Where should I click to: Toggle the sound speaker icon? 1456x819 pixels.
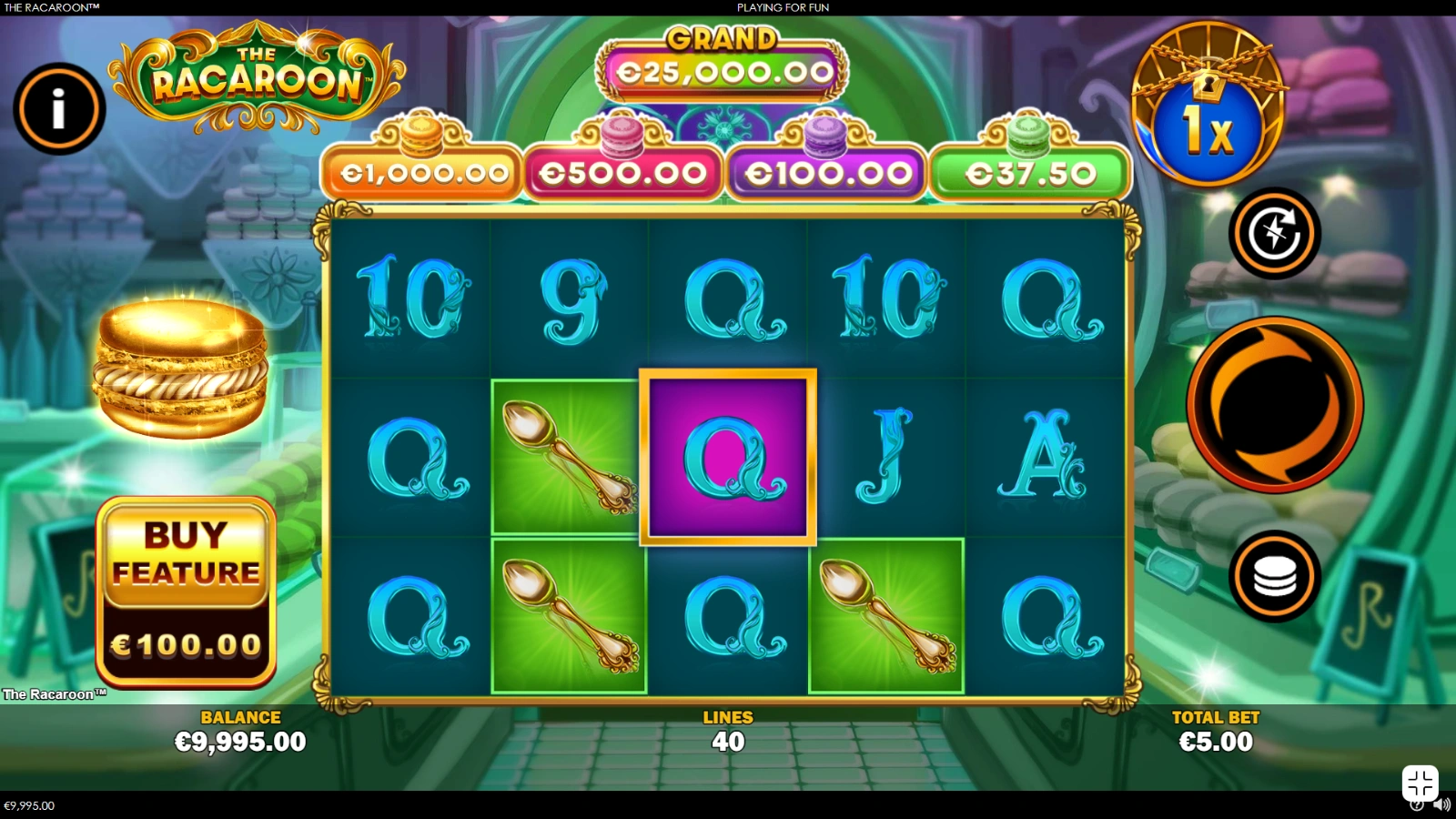pyautogui.click(x=1441, y=804)
